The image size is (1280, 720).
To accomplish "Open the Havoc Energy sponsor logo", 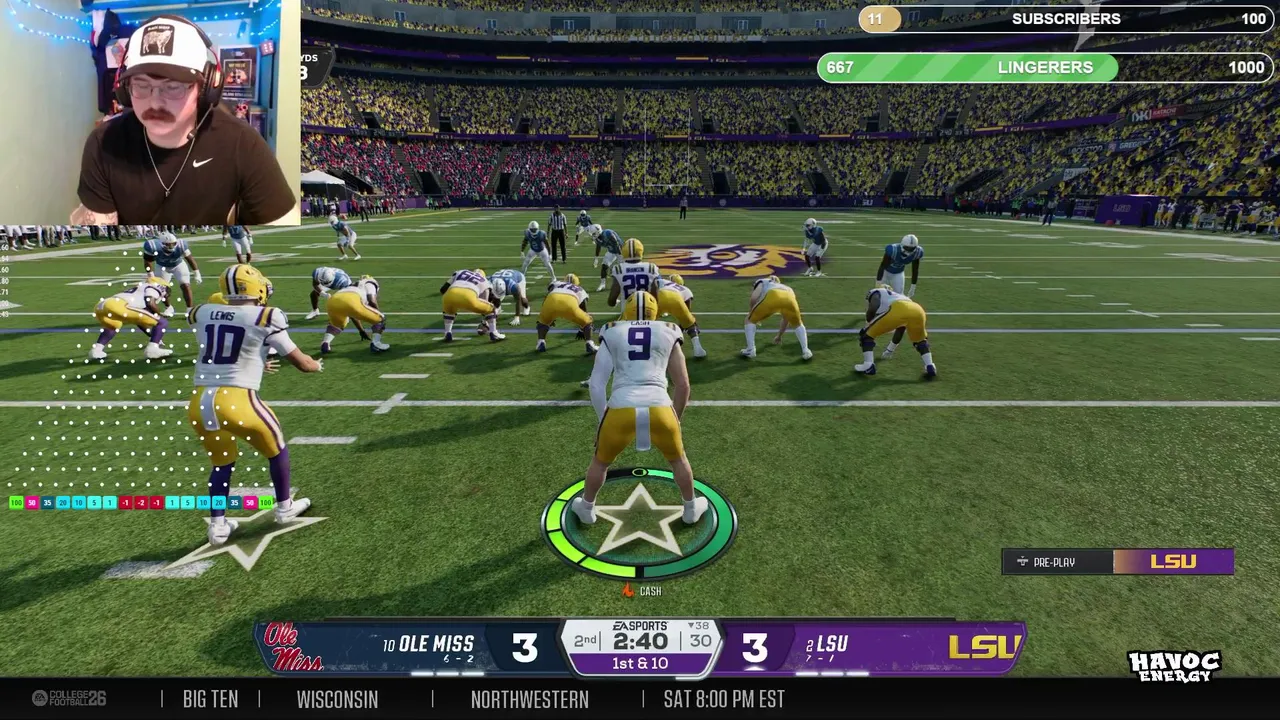I will point(1174,667).
